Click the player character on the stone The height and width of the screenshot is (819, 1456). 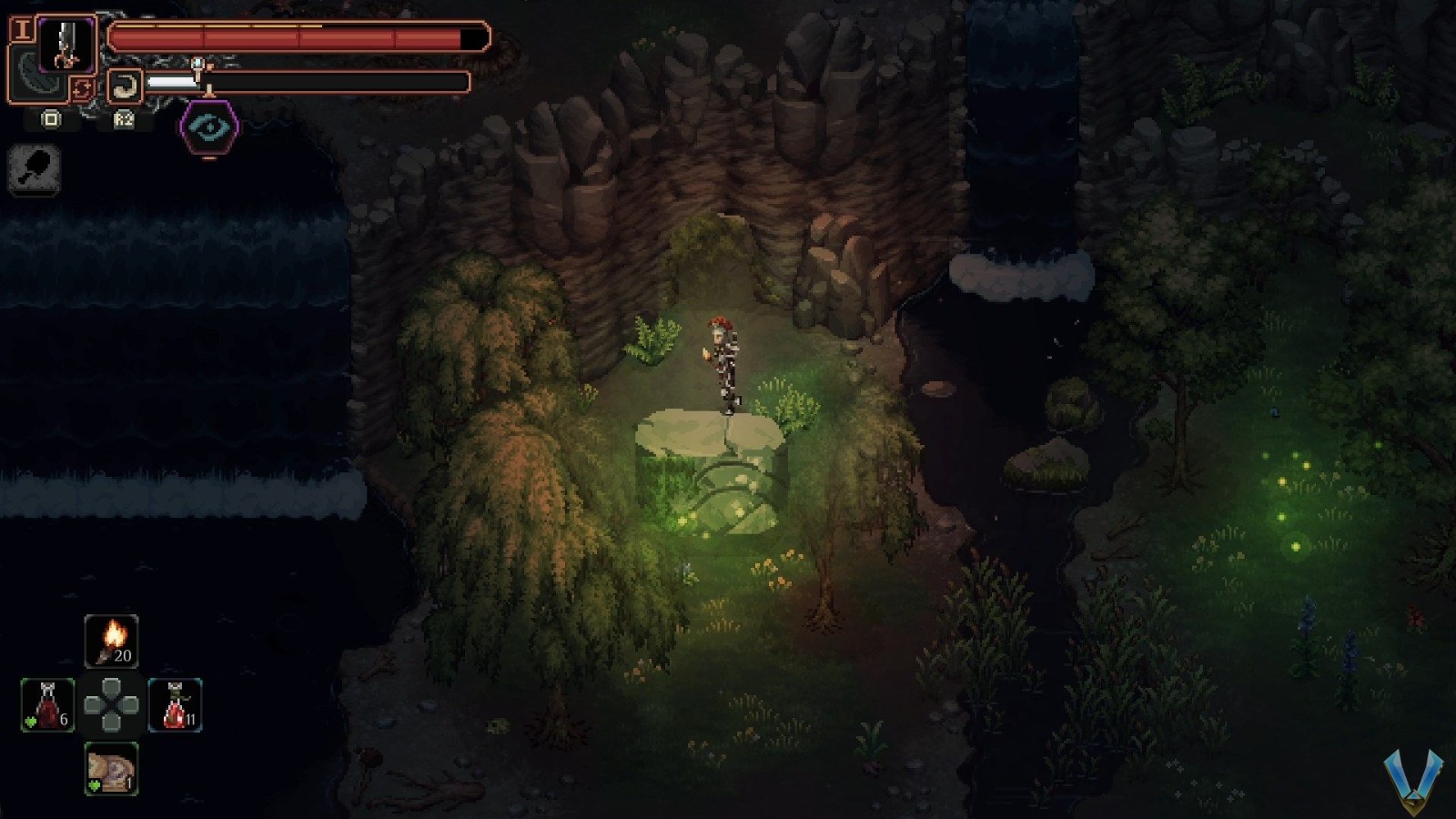click(723, 364)
